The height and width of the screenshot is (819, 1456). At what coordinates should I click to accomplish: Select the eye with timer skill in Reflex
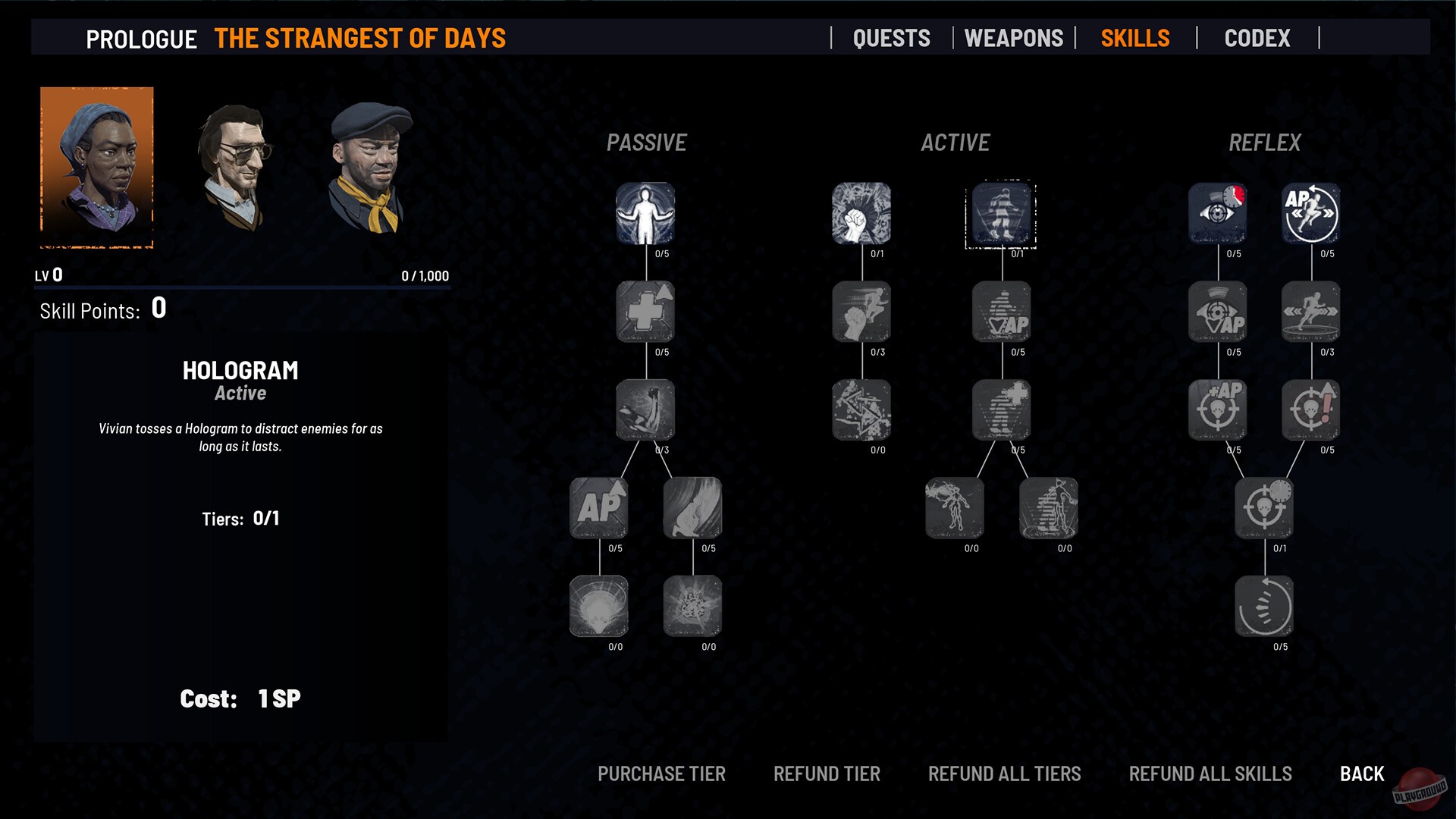coord(1217,215)
